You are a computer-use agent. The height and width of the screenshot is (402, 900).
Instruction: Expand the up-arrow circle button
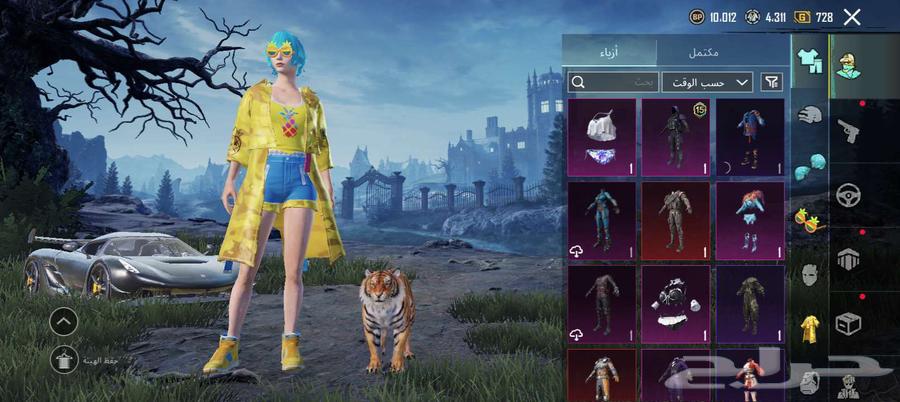click(63, 321)
